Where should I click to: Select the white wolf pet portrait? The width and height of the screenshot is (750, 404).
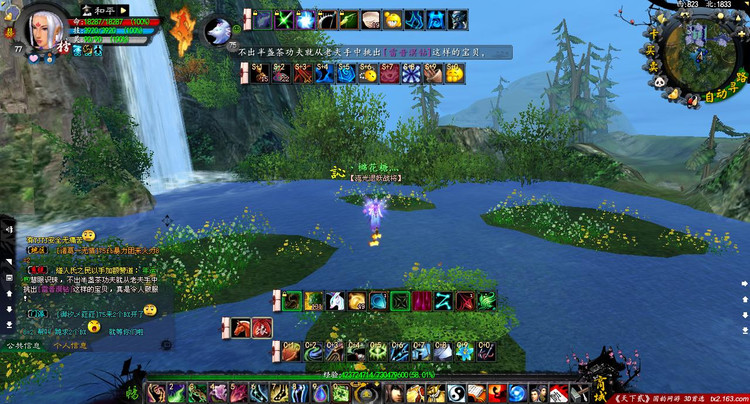click(217, 31)
